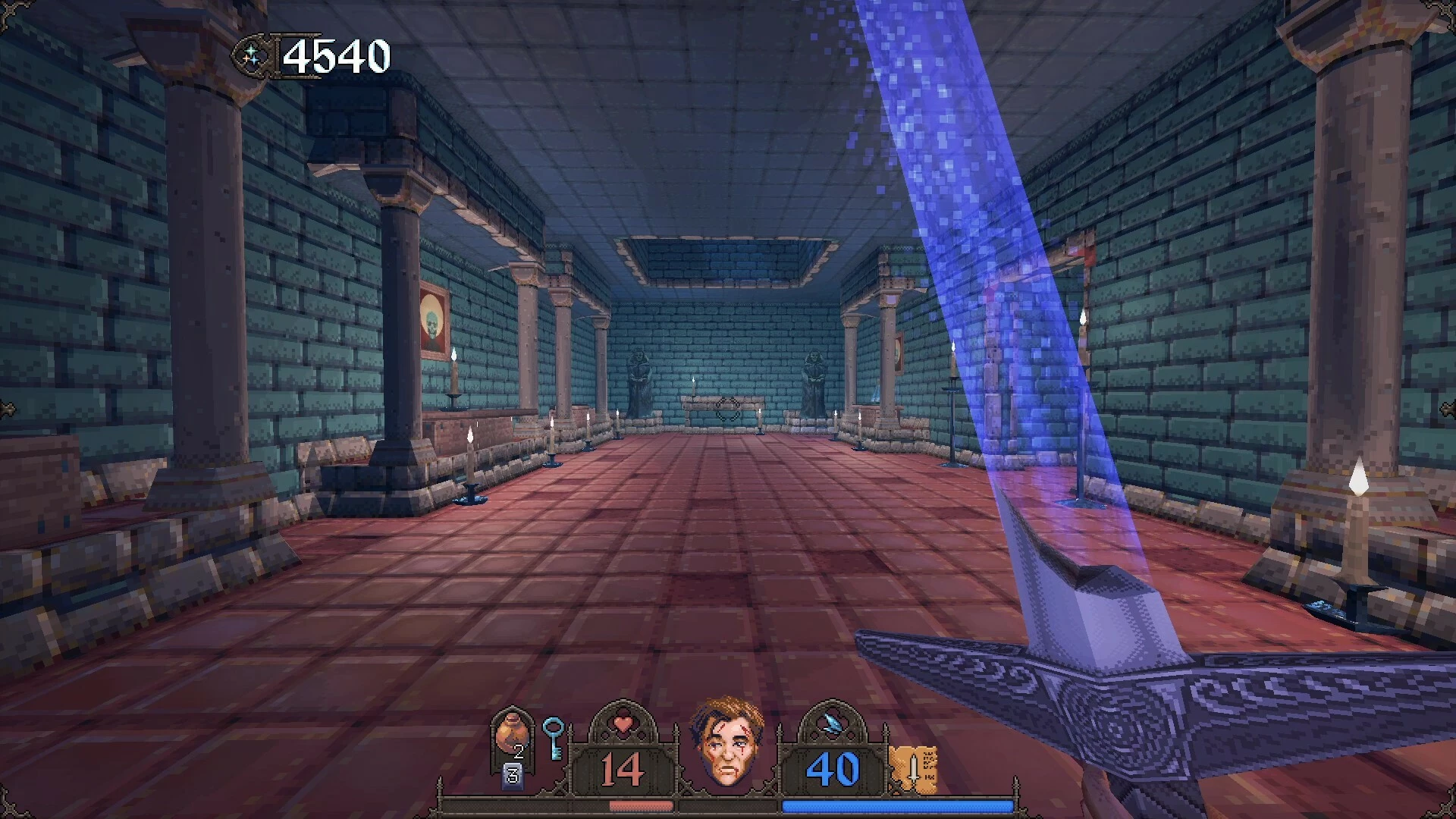Click the sparkle currency icon beside 4540
The width and height of the screenshot is (1456, 819).
tap(253, 56)
